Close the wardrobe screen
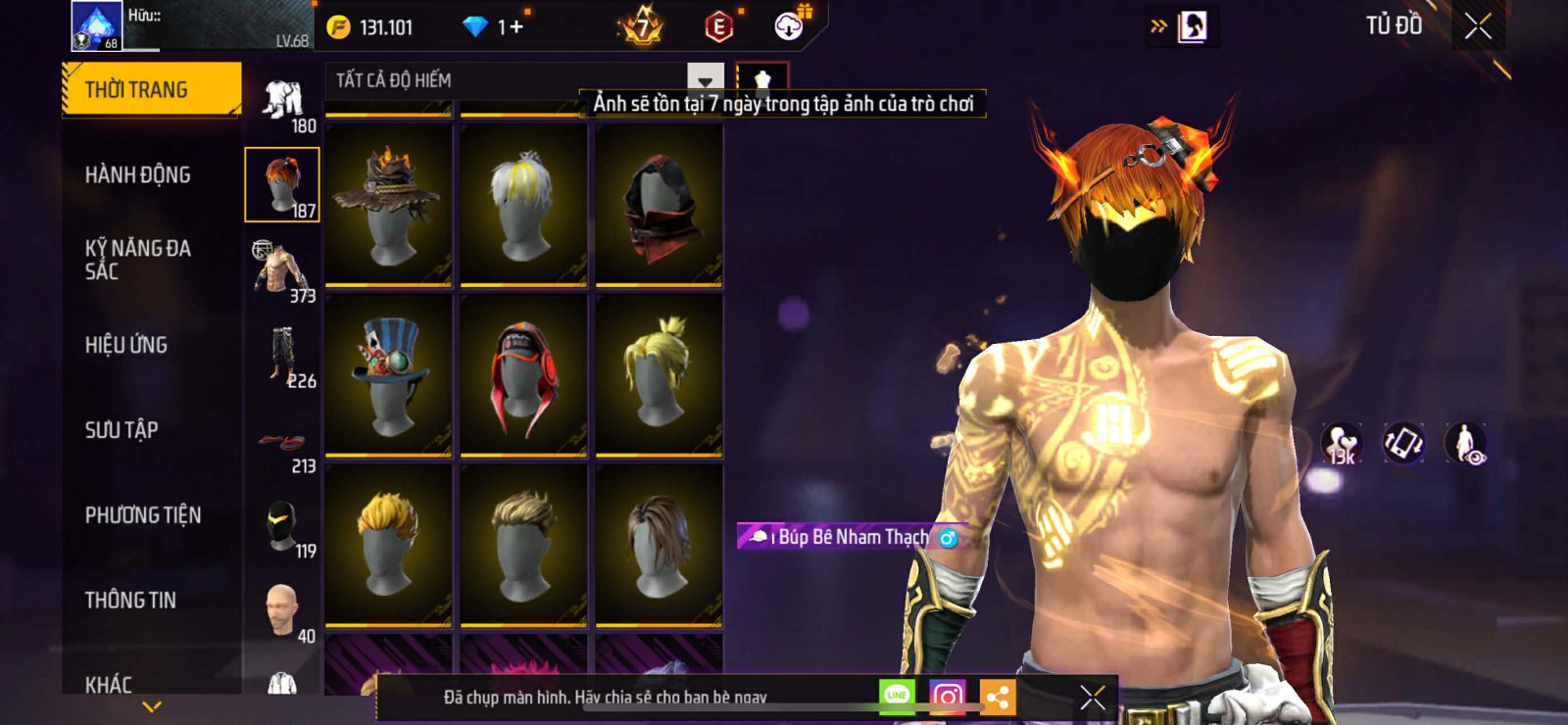 pyautogui.click(x=1478, y=26)
